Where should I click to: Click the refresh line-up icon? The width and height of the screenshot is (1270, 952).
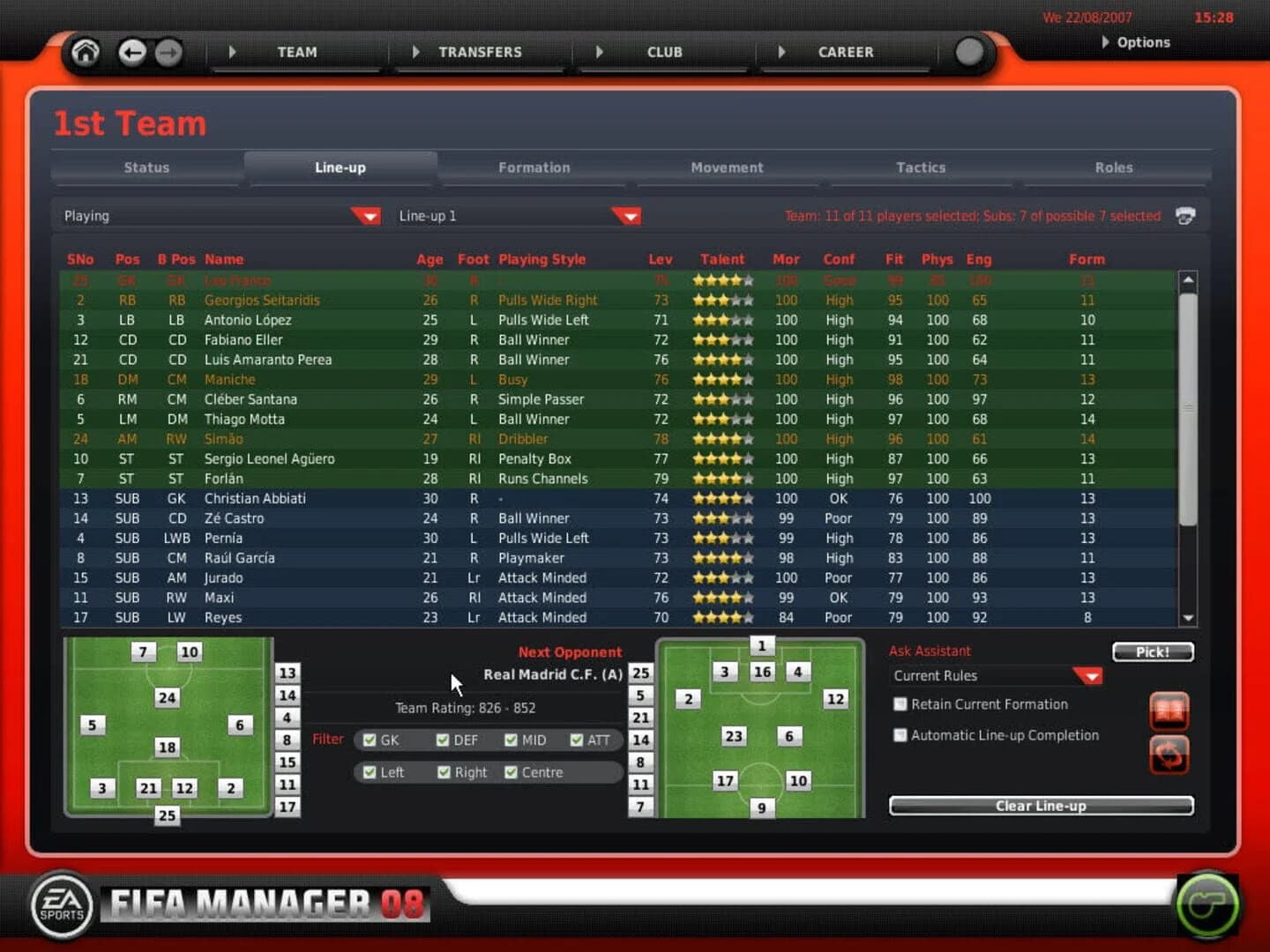click(1169, 756)
